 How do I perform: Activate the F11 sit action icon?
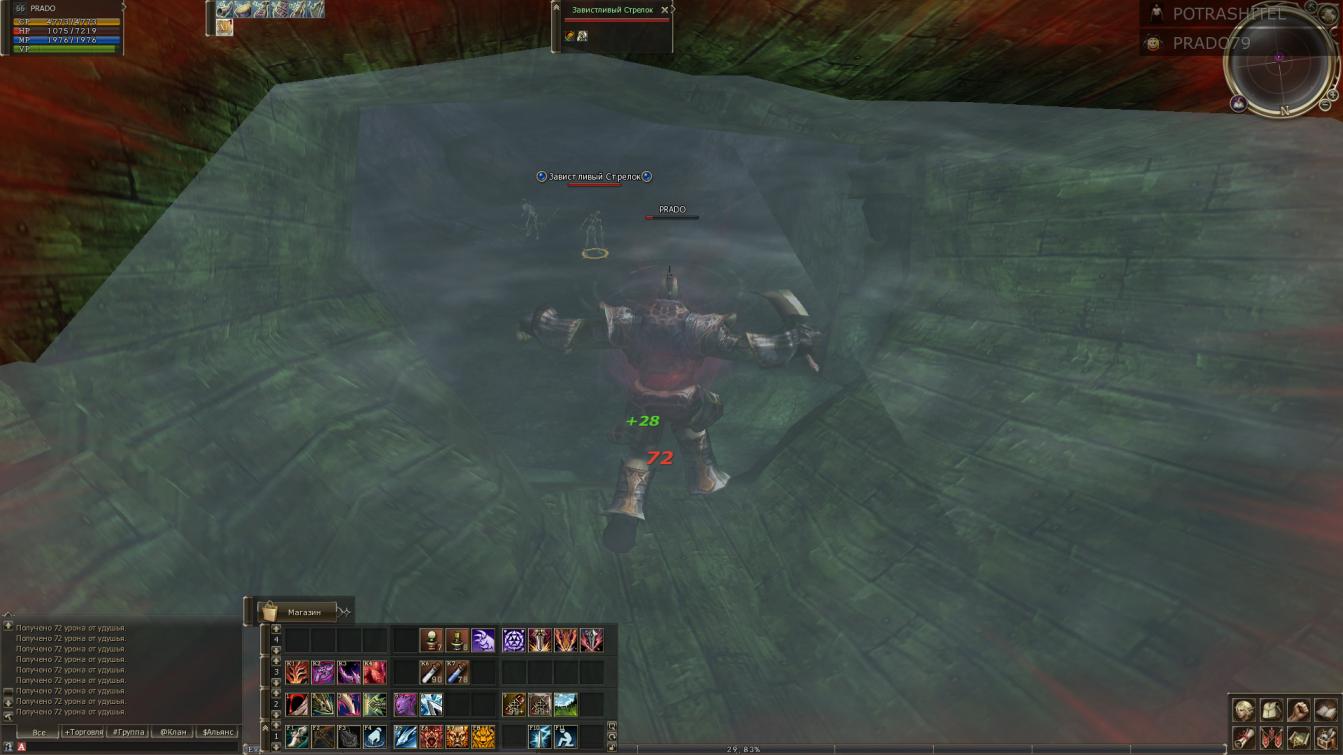[566, 737]
